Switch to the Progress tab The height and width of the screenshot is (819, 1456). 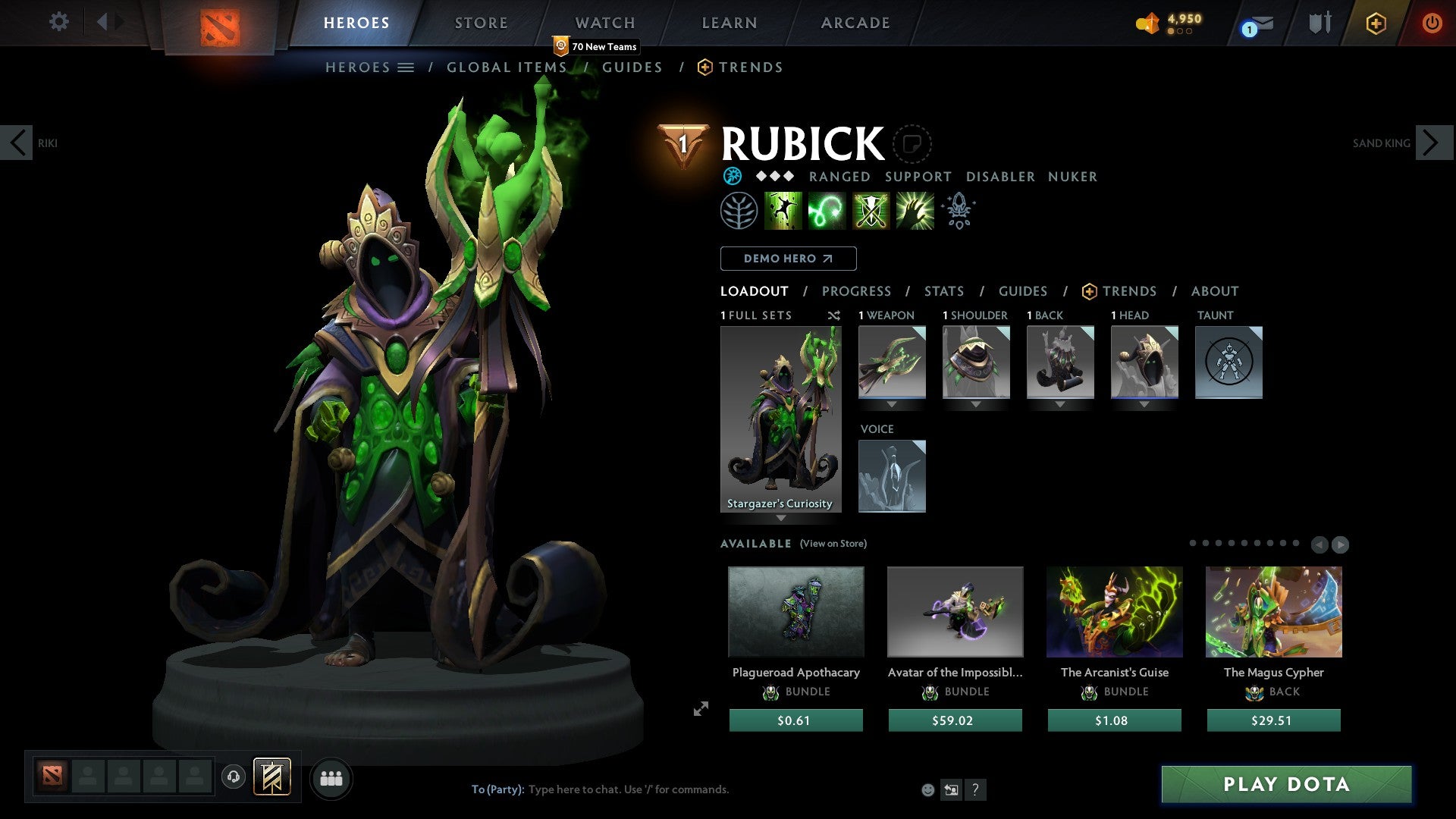click(857, 291)
